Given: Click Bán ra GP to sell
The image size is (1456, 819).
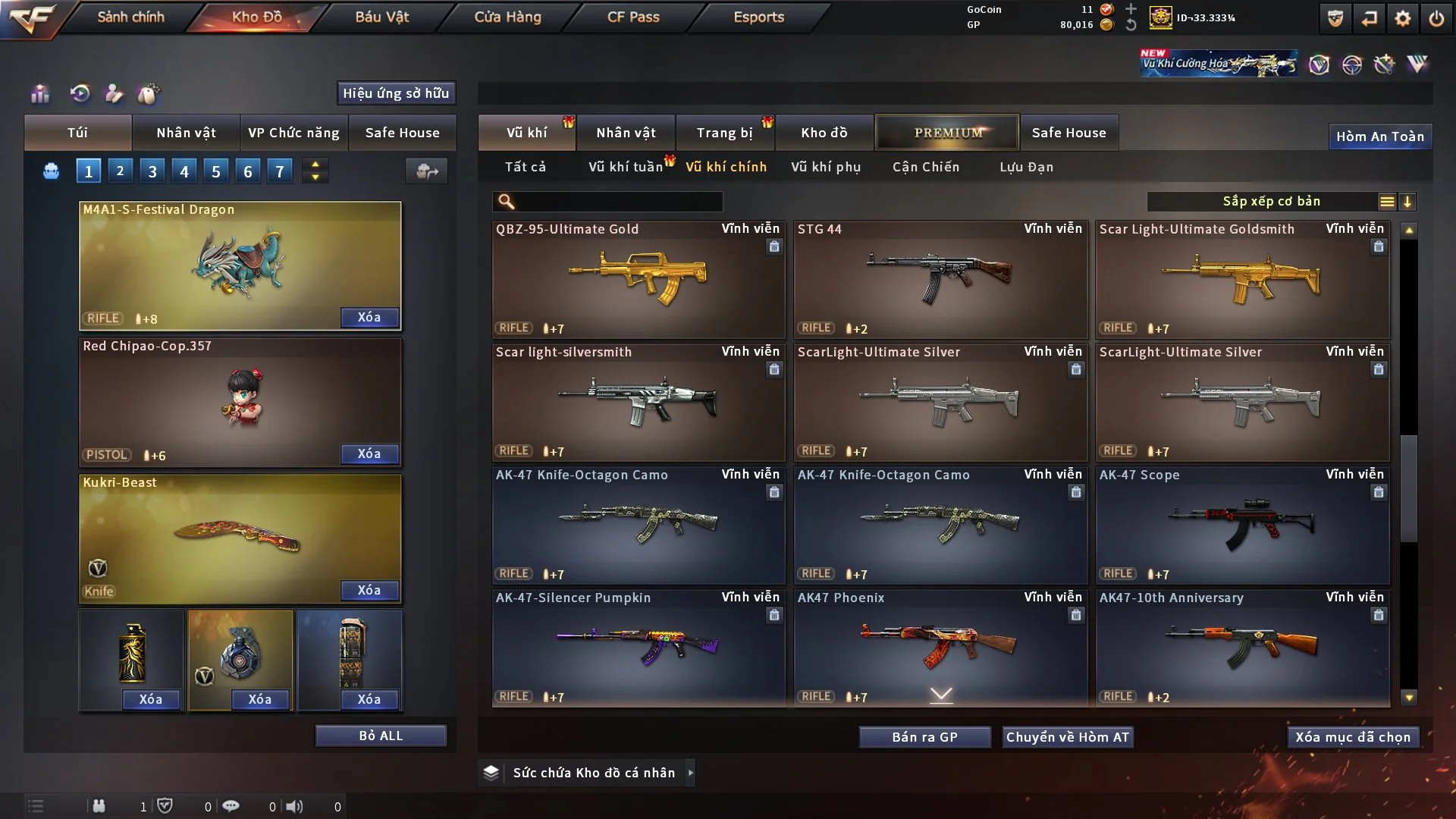Looking at the screenshot, I should click(x=924, y=737).
